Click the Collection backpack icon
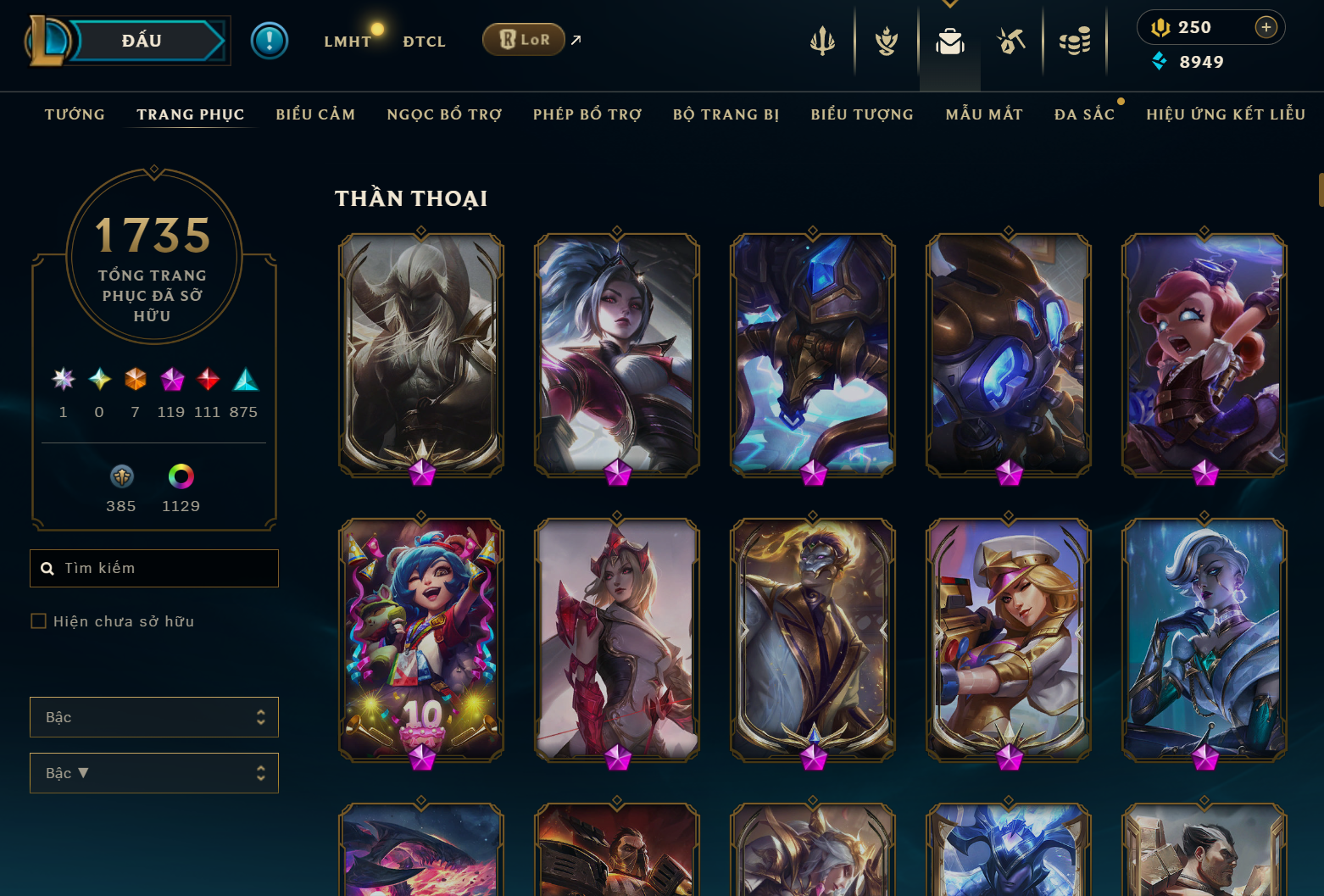This screenshot has width=1324, height=896. [x=949, y=40]
